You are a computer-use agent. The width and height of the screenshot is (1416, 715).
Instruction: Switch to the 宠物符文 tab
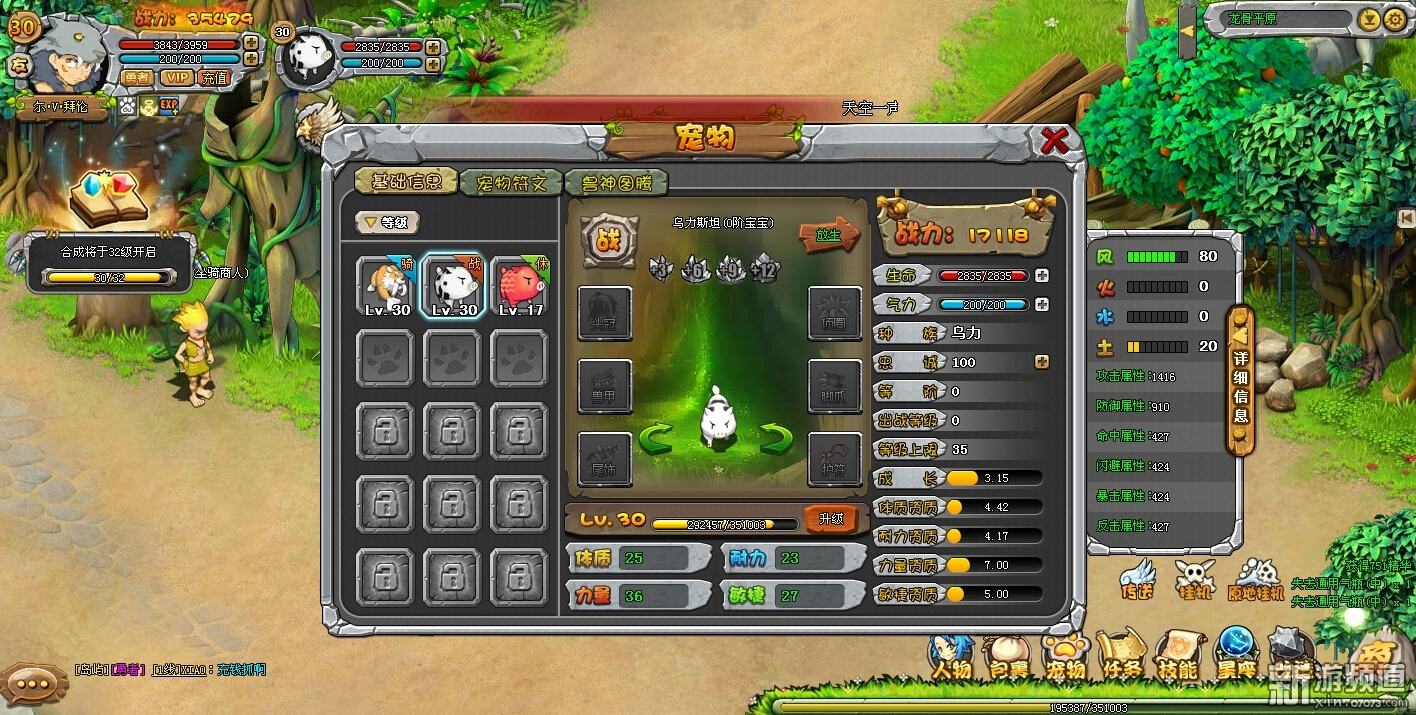(510, 183)
